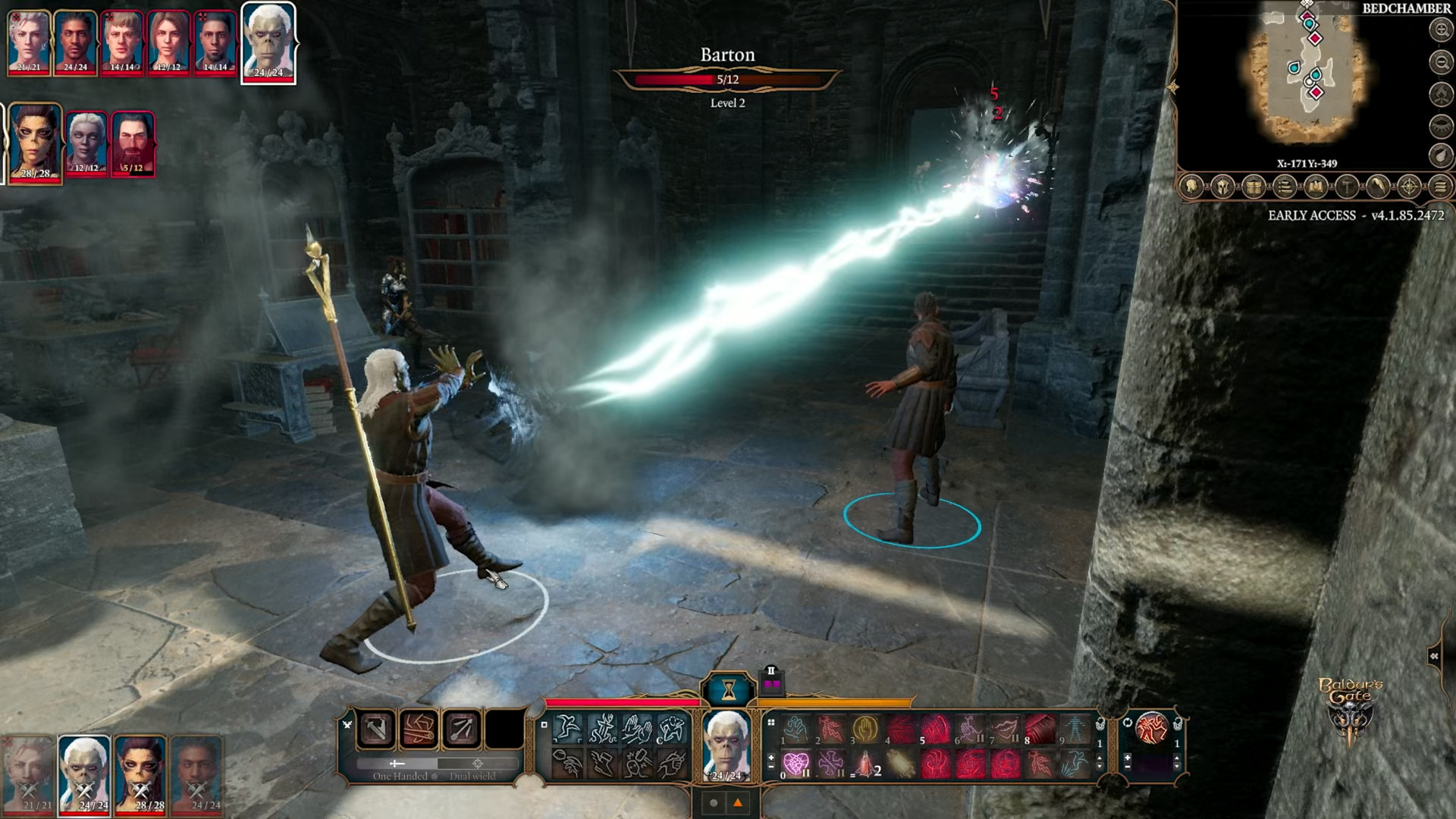Toggle turn-based mode with the hourglass icon
The width and height of the screenshot is (1456, 819).
(x=729, y=689)
